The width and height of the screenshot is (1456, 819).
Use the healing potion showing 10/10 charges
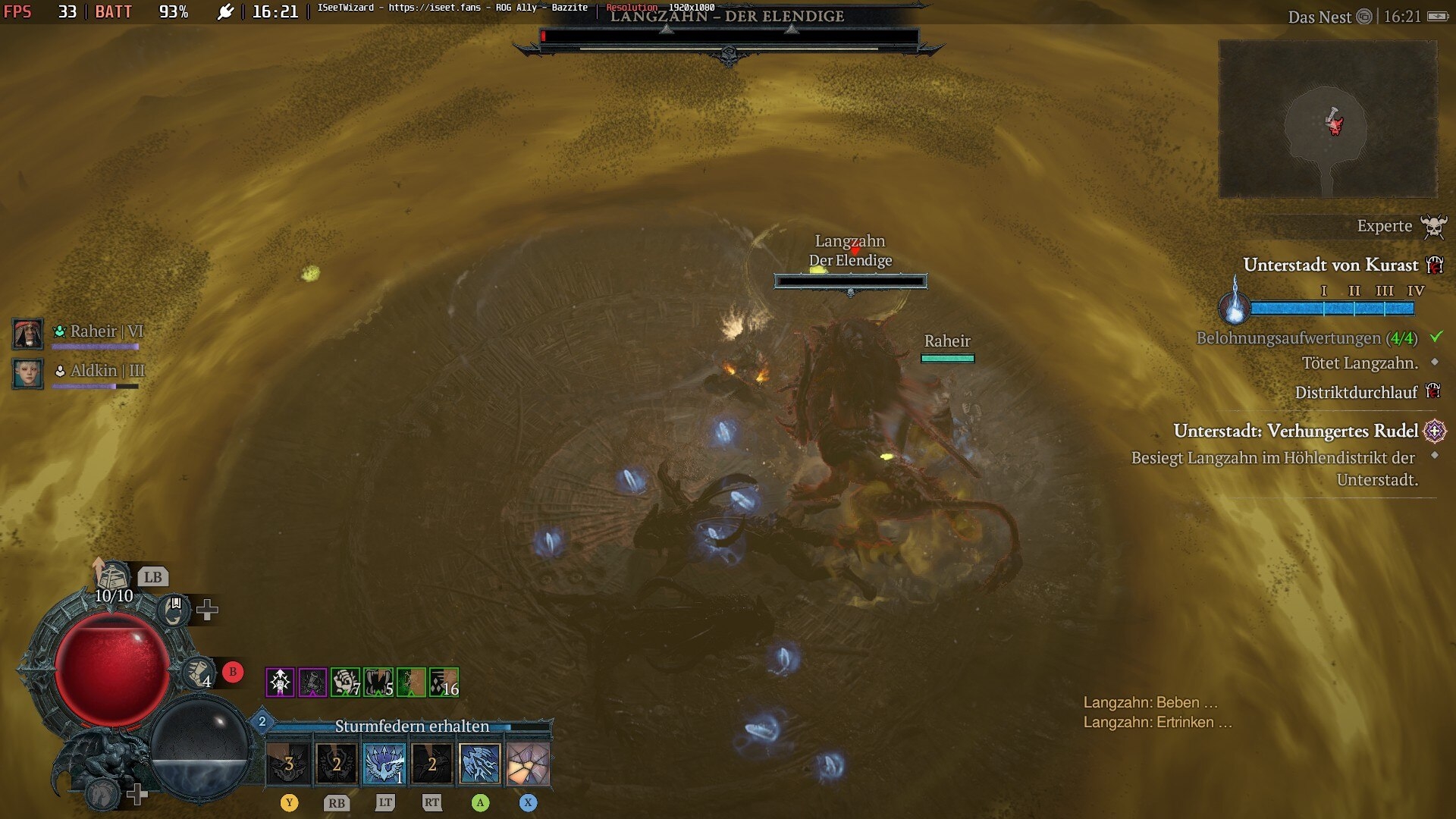[x=113, y=579]
